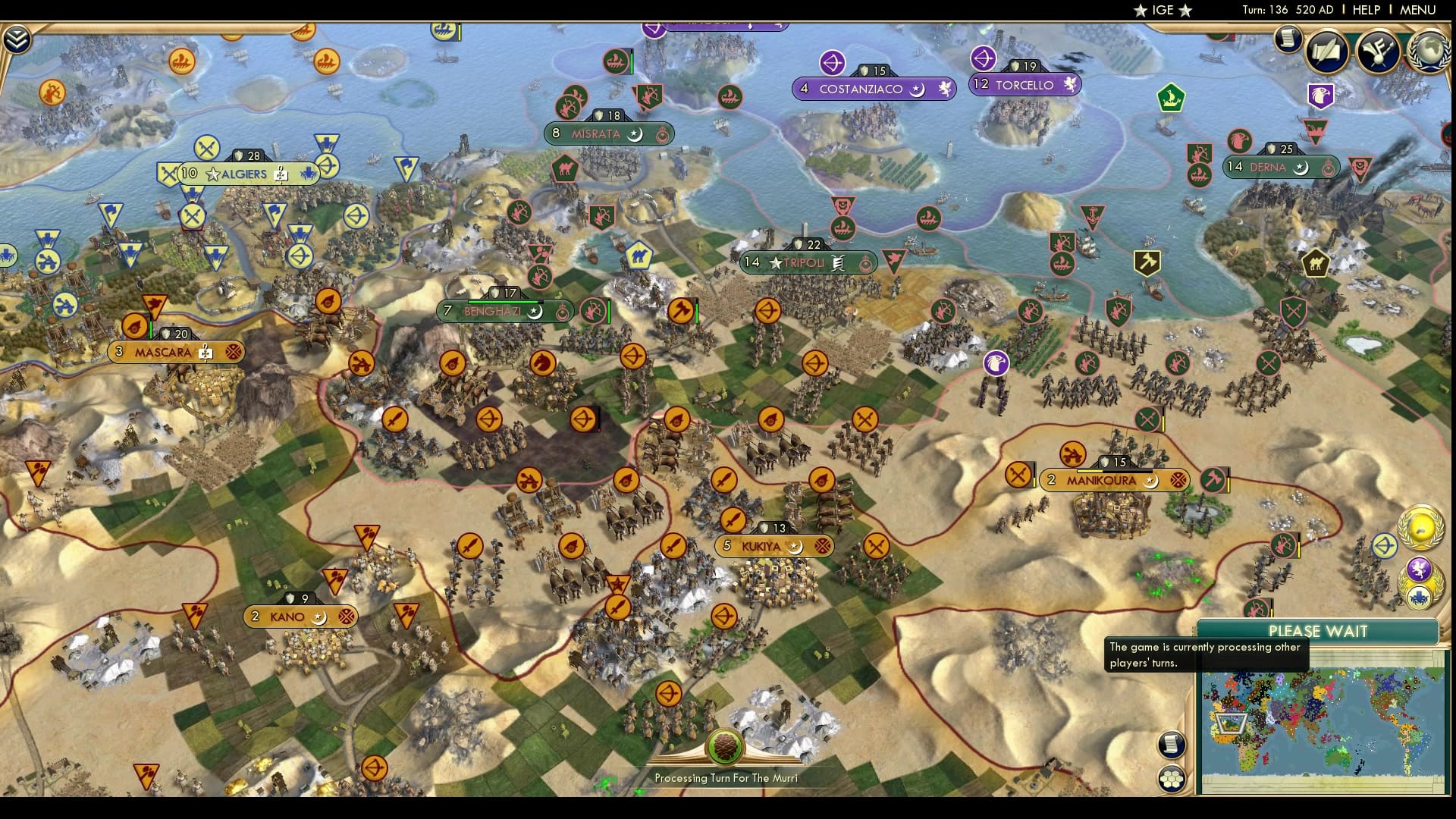Click the capital star on Tripoli's banner
1456x819 pixels.
pos(774,262)
